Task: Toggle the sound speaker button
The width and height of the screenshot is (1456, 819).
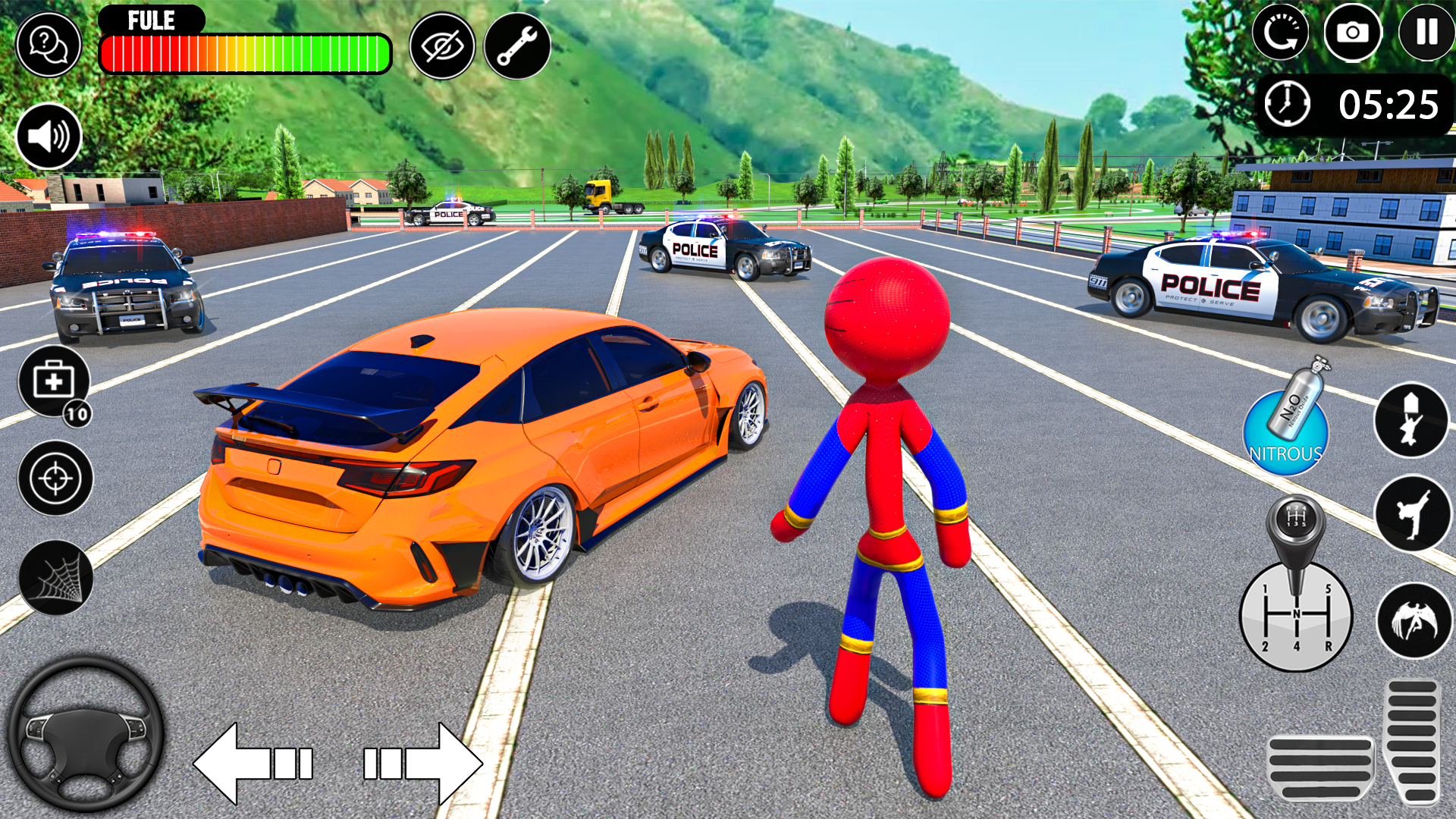Action: coord(49,137)
